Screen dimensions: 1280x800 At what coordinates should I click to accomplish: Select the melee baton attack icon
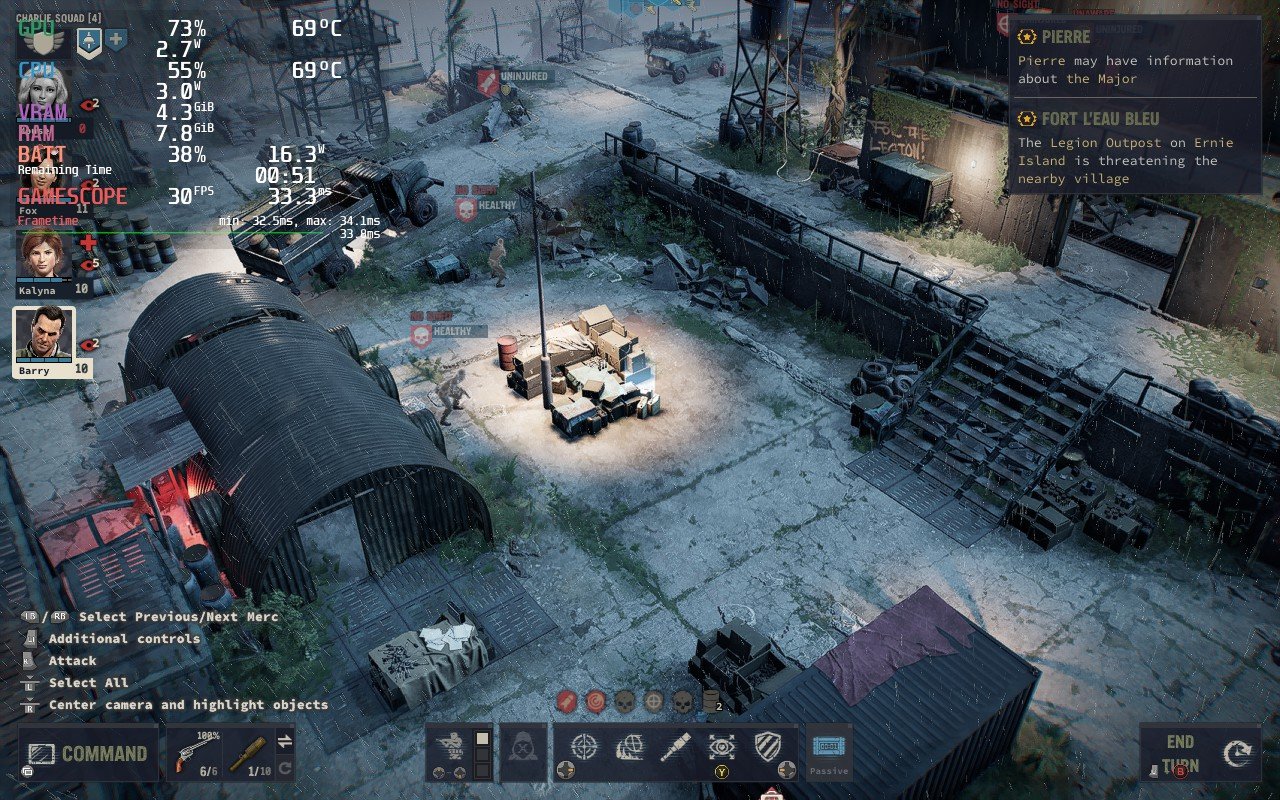pos(675,744)
